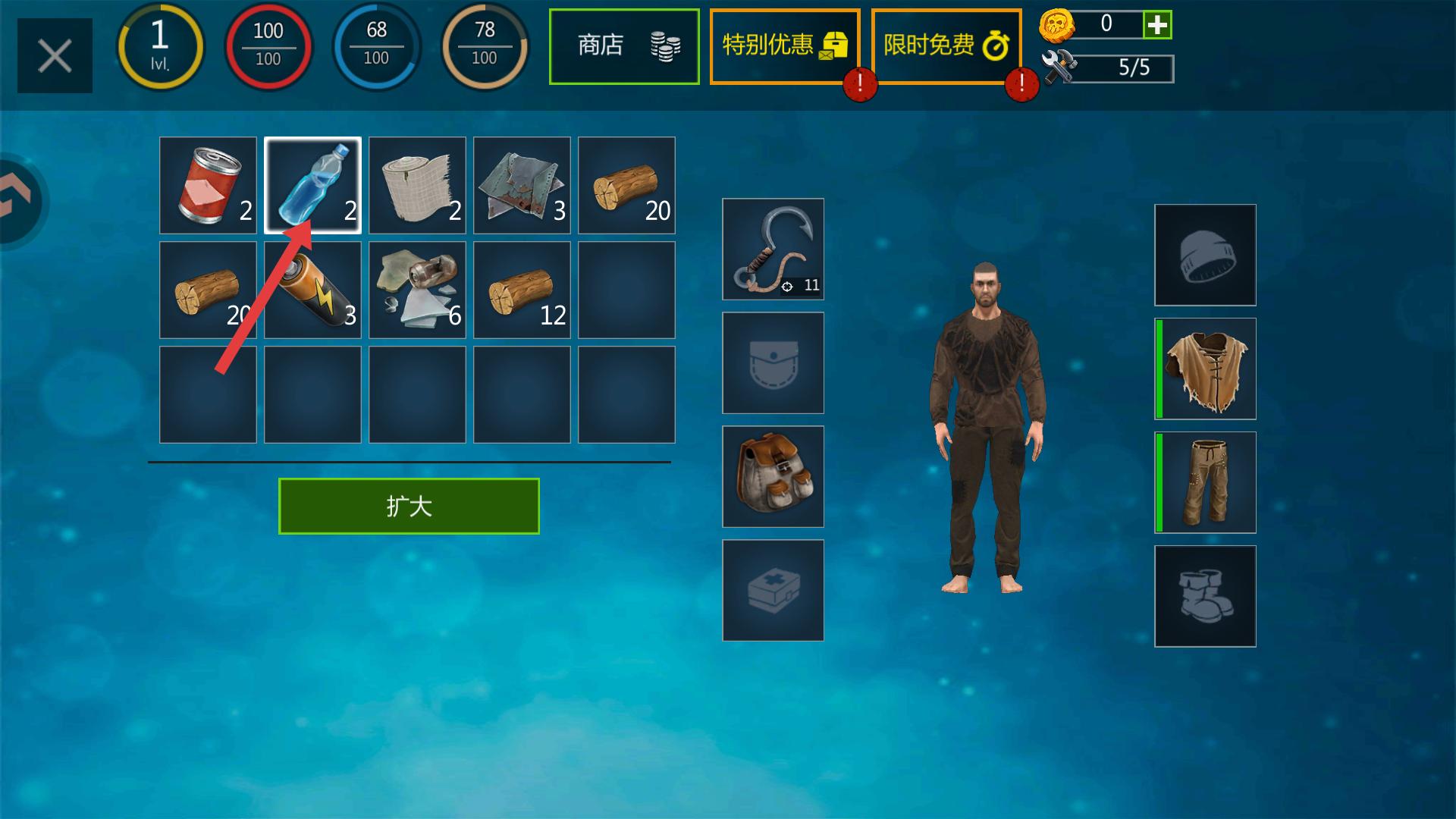1456x819 pixels.
Task: Select the battery item slot
Action: pos(312,290)
